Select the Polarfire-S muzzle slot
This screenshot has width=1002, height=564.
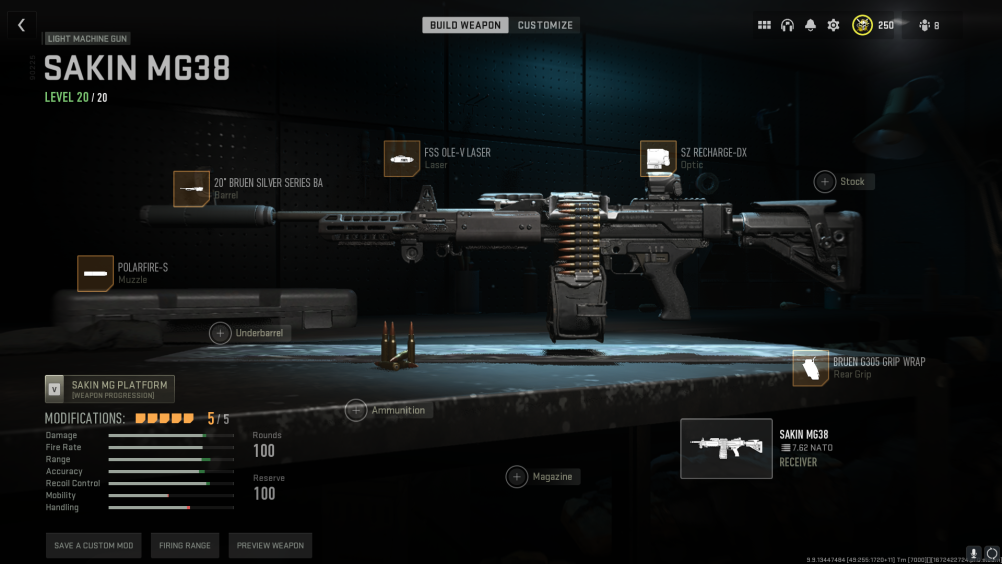[x=95, y=273]
